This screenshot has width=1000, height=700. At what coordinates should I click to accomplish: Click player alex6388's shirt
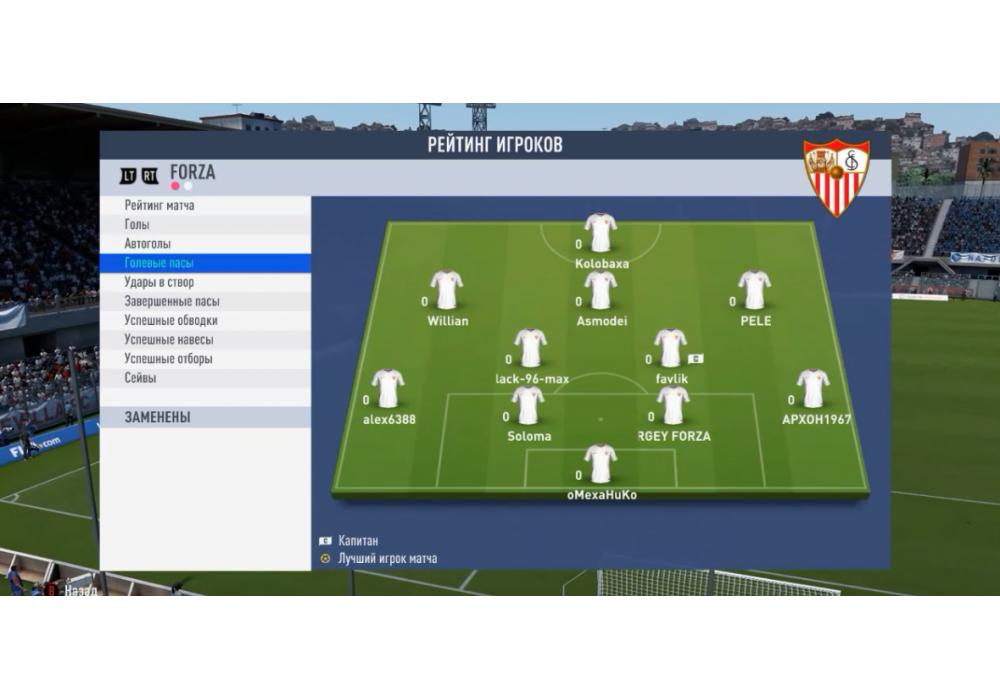click(388, 390)
